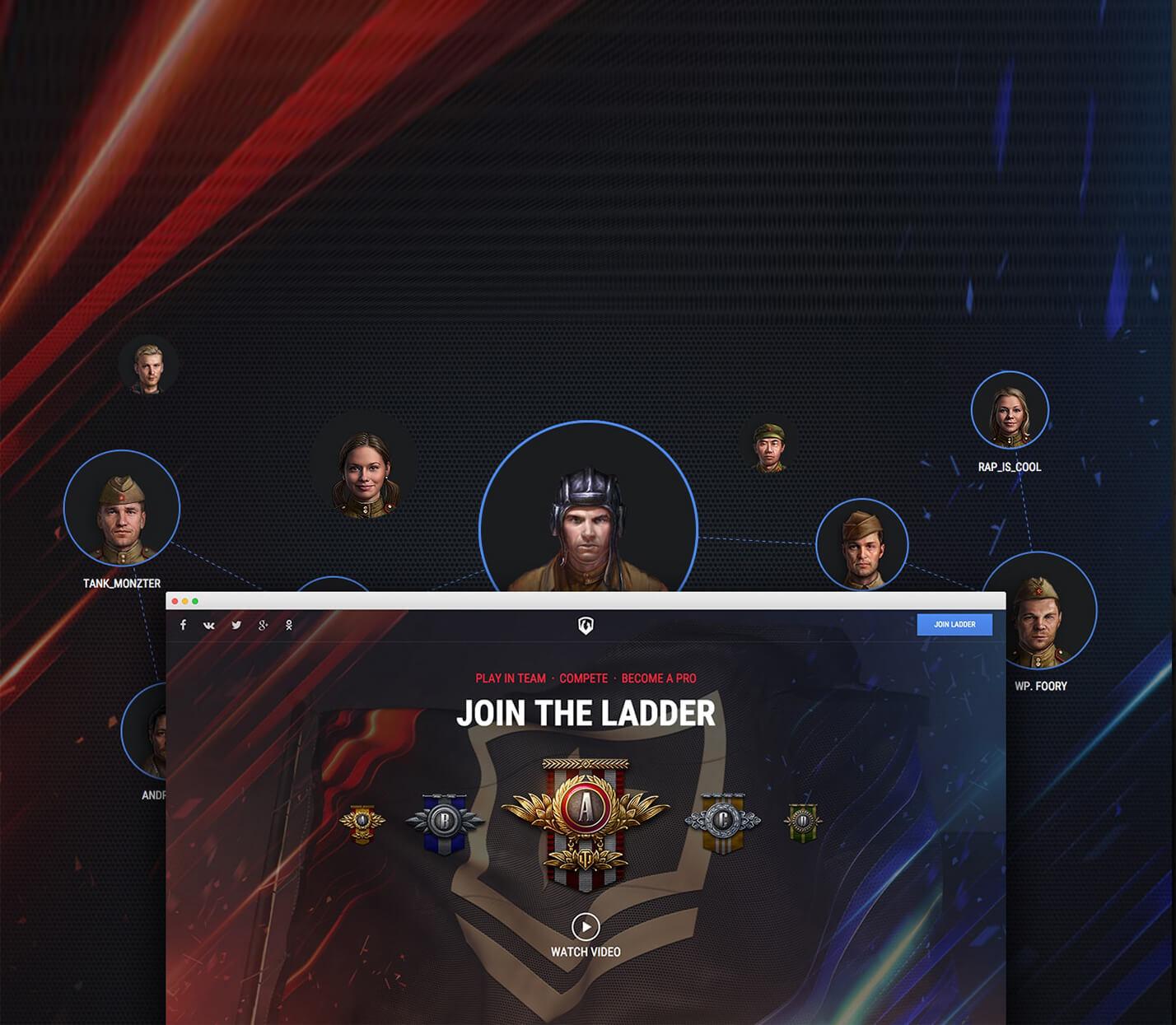
Task: Select the RAP_IS_COOL player avatar
Action: click(x=1010, y=411)
